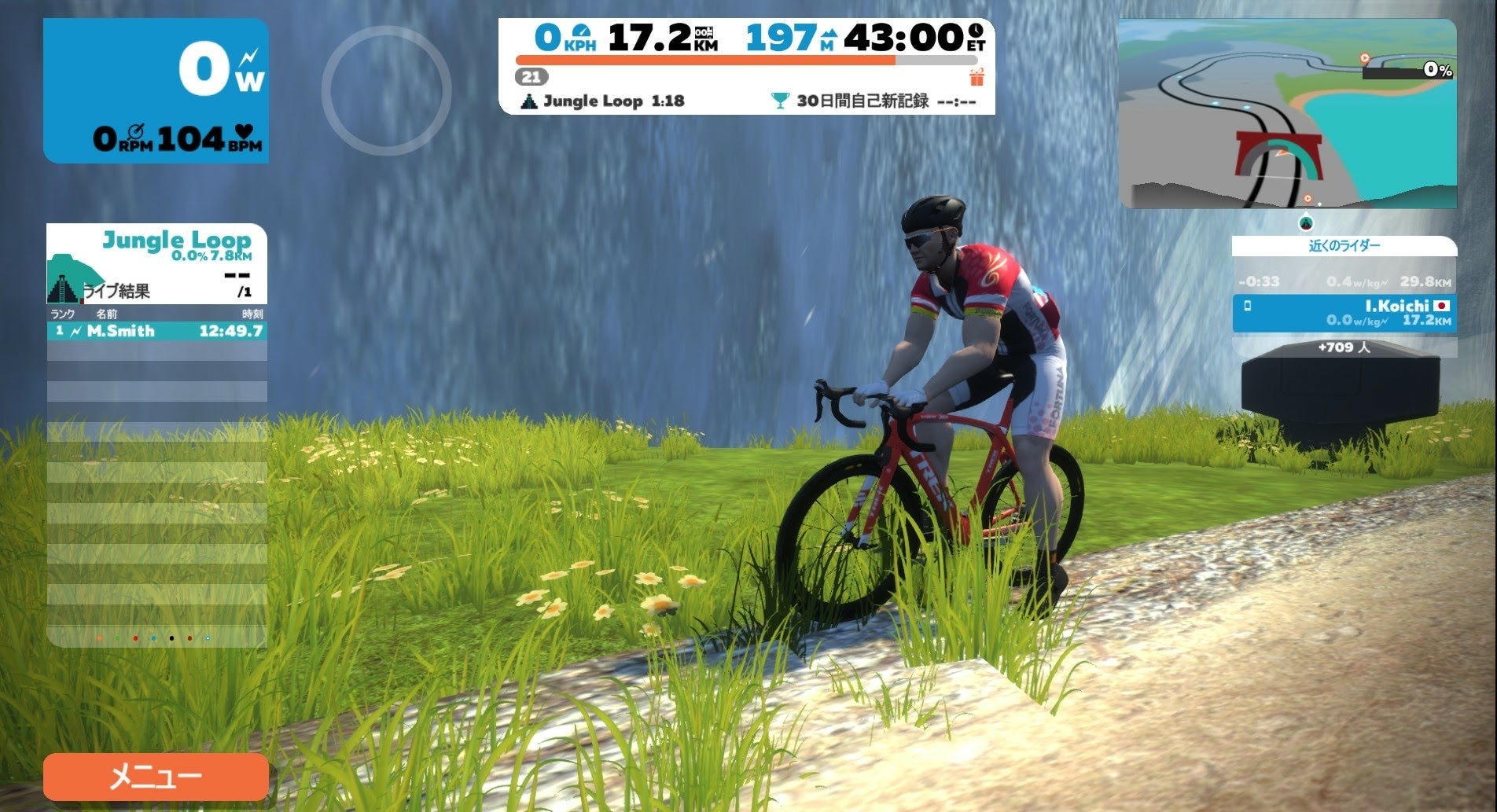Open the orange gift box icon
Image resolution: width=1497 pixels, height=812 pixels.
(977, 77)
